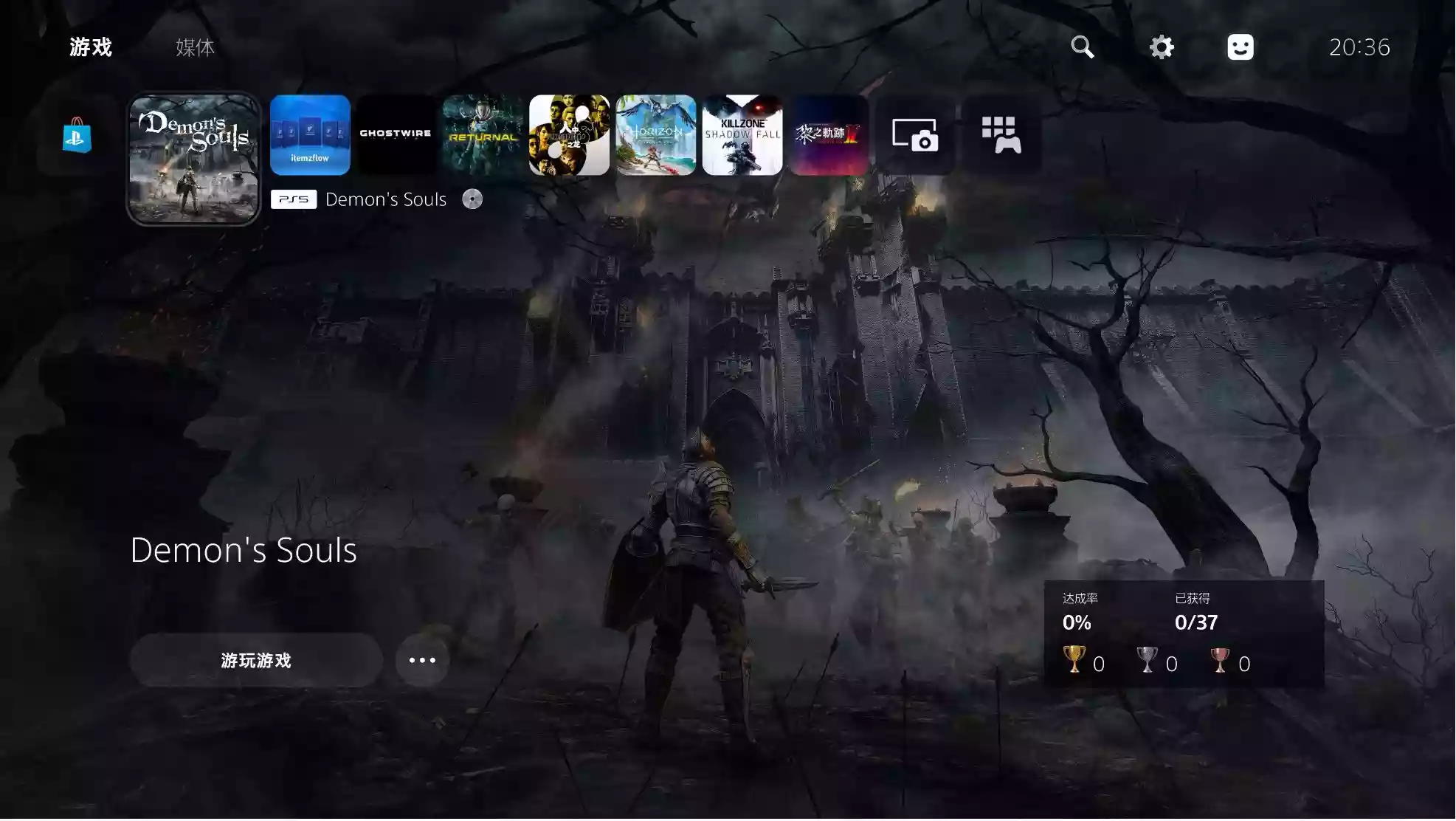Click the disc icon beside Demon's Souls title
This screenshot has width=1456, height=821.
(x=472, y=199)
